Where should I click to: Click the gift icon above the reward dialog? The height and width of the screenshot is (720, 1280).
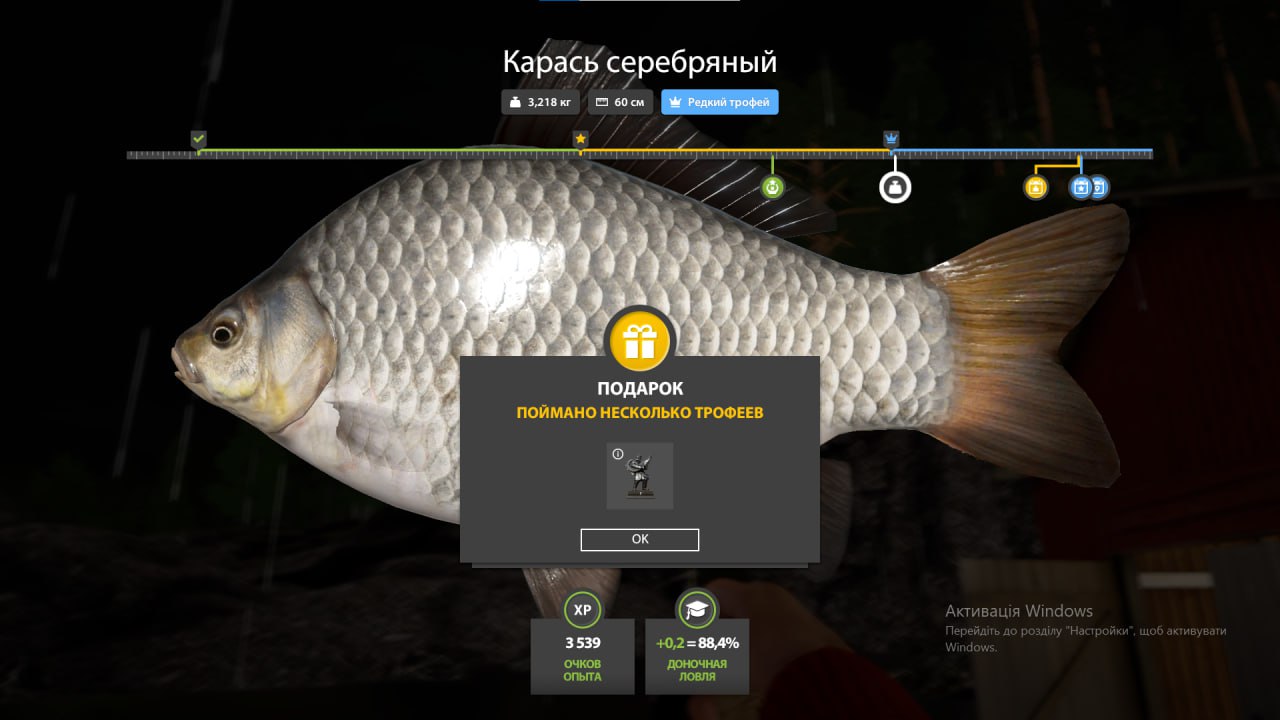639,340
